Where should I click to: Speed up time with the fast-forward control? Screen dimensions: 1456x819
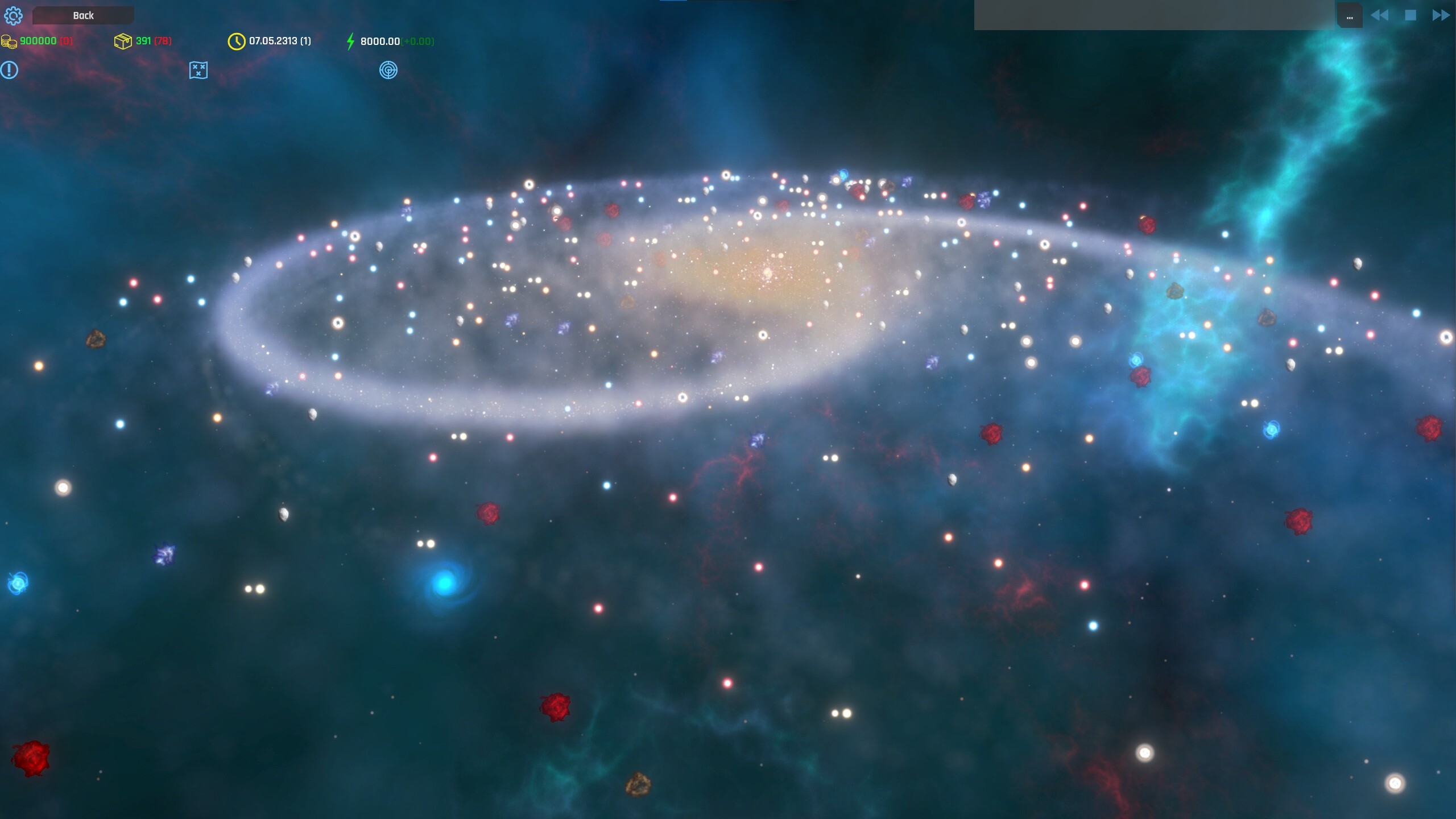point(1441,15)
